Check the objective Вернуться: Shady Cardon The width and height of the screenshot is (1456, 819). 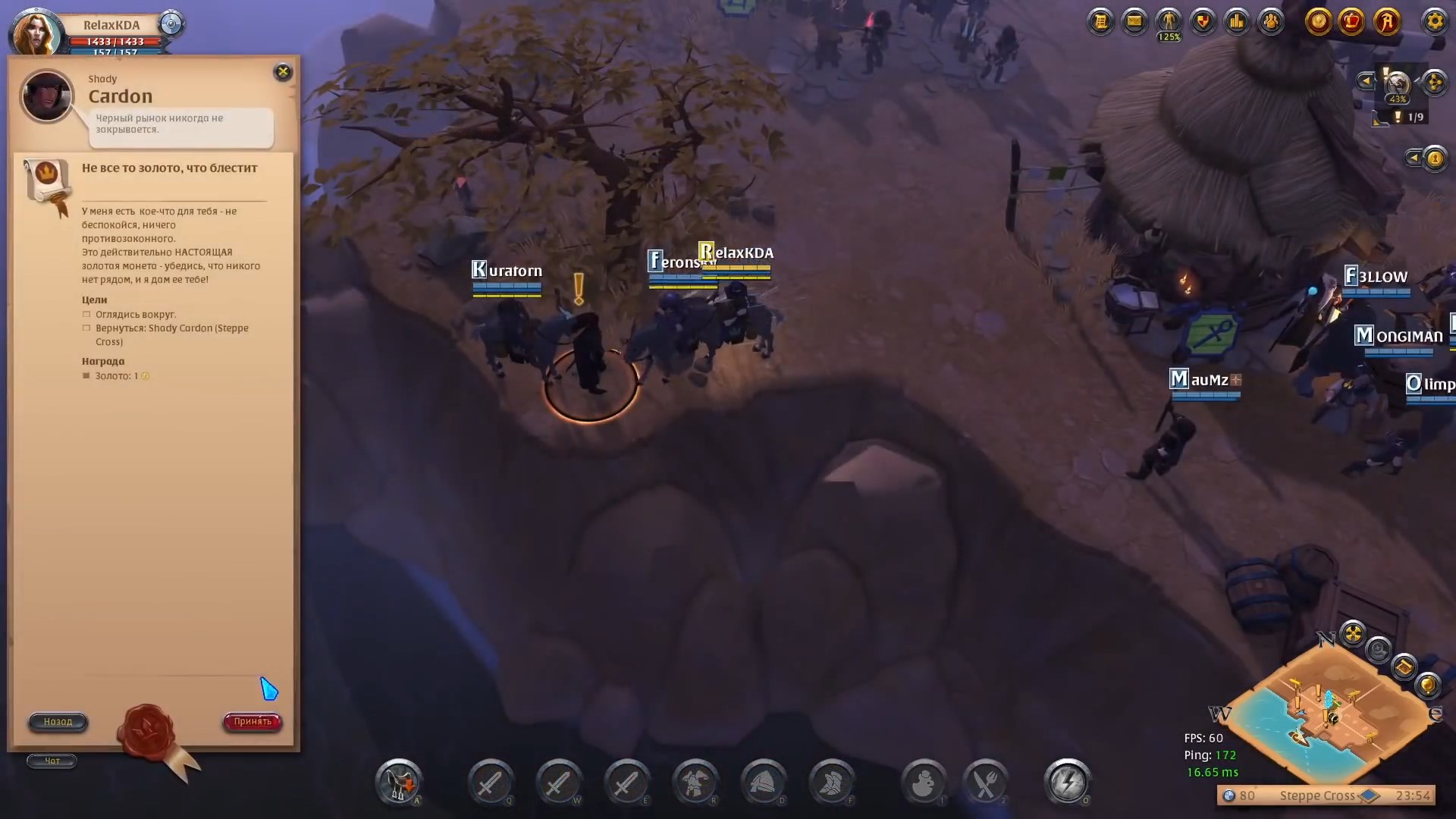click(88, 328)
